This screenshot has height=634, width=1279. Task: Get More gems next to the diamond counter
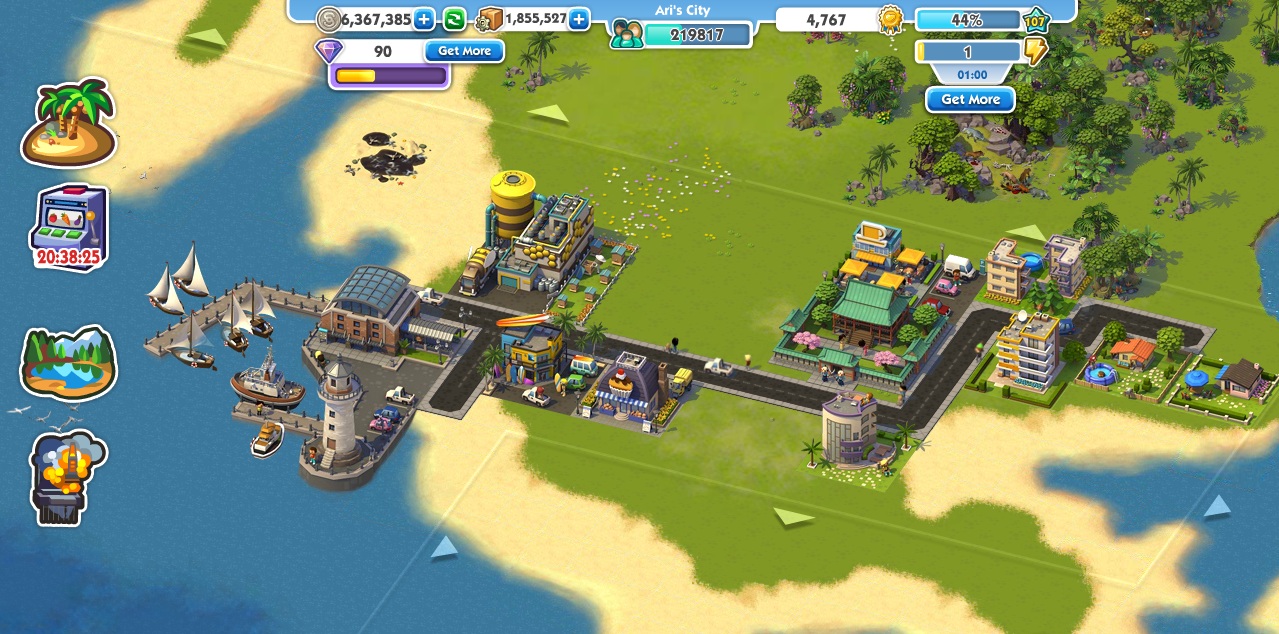(464, 51)
